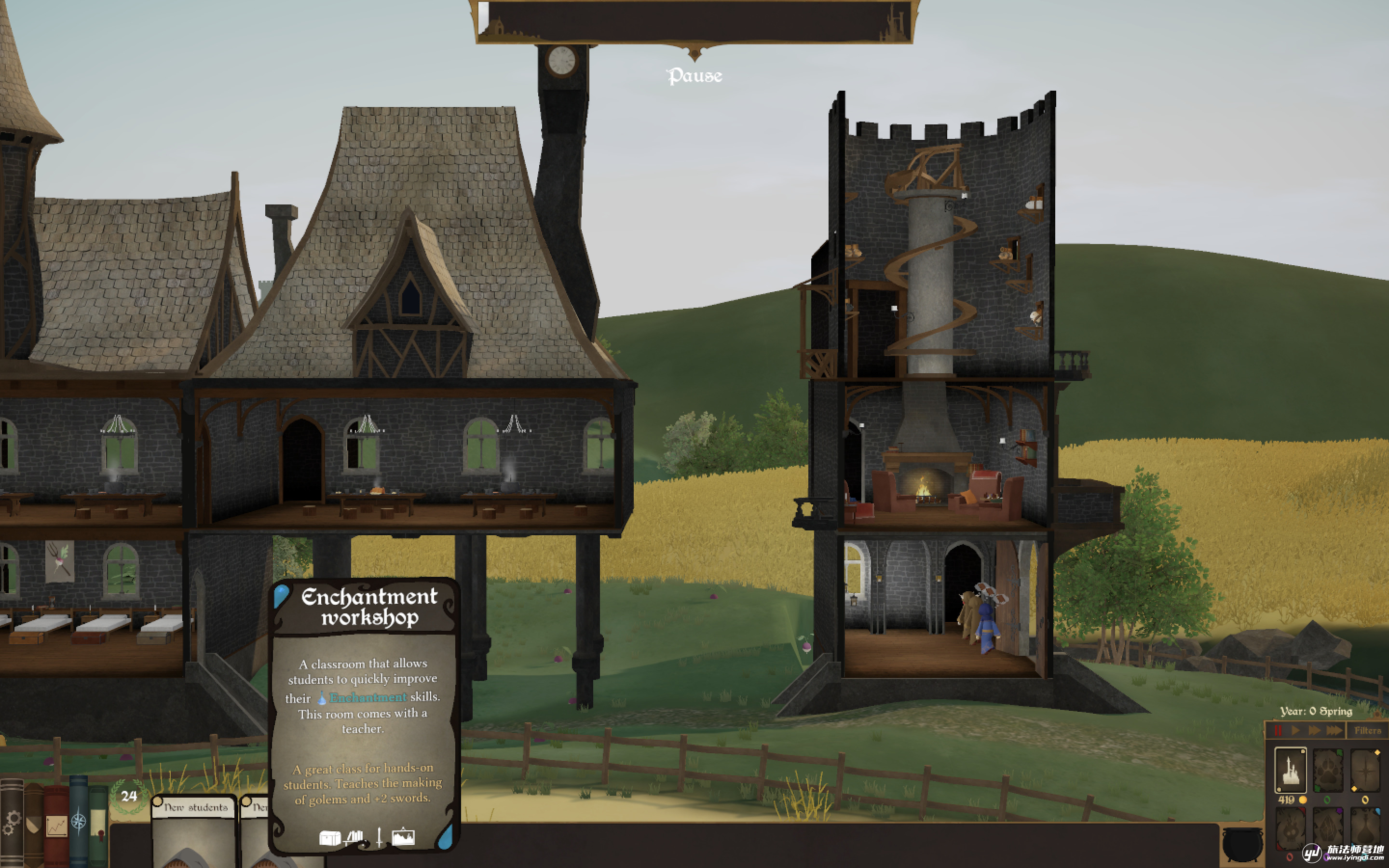1389x868 pixels.
Task: Click the black cauldron icon
Action: point(1242,843)
